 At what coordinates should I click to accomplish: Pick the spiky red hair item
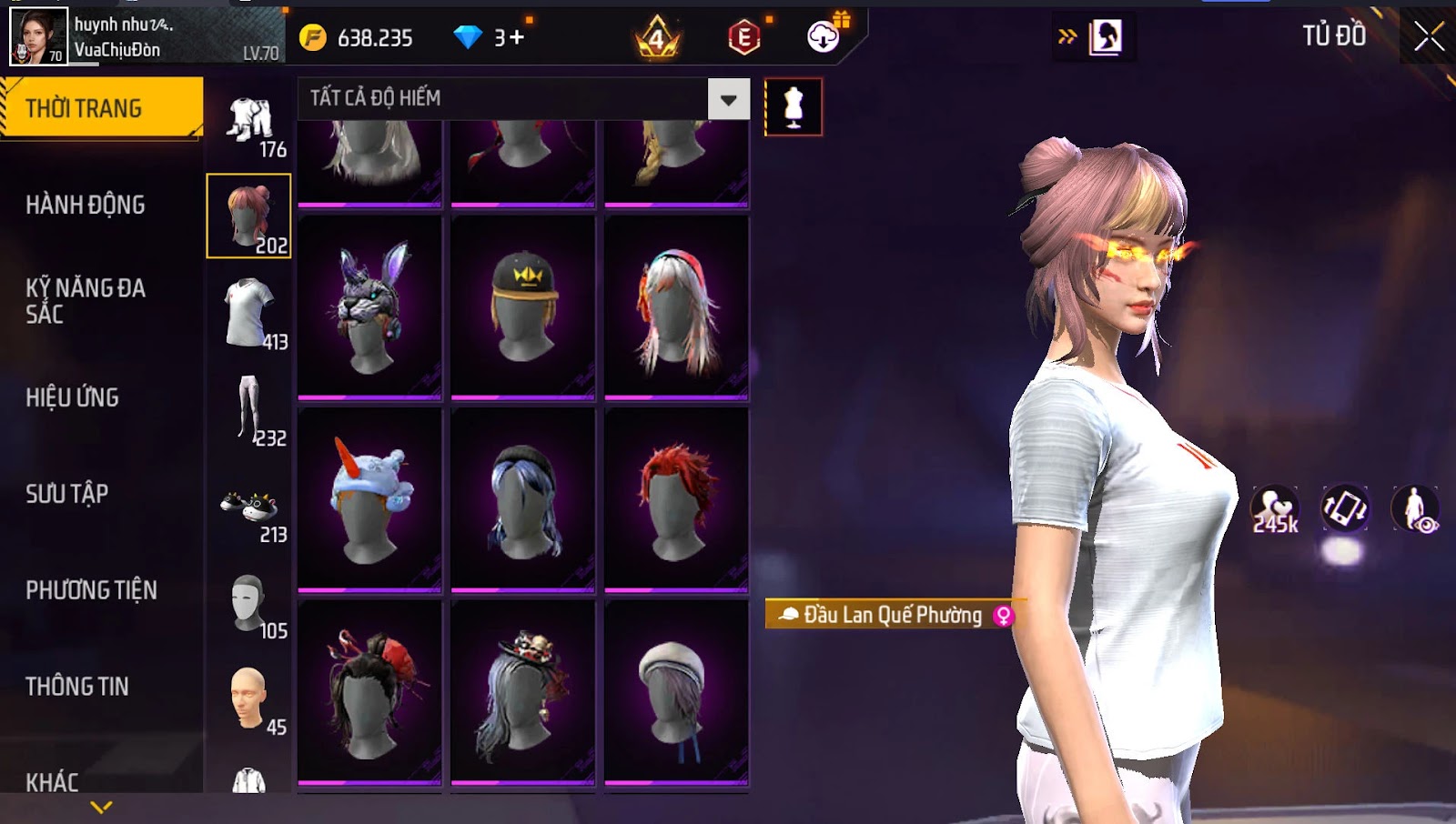coord(676,500)
